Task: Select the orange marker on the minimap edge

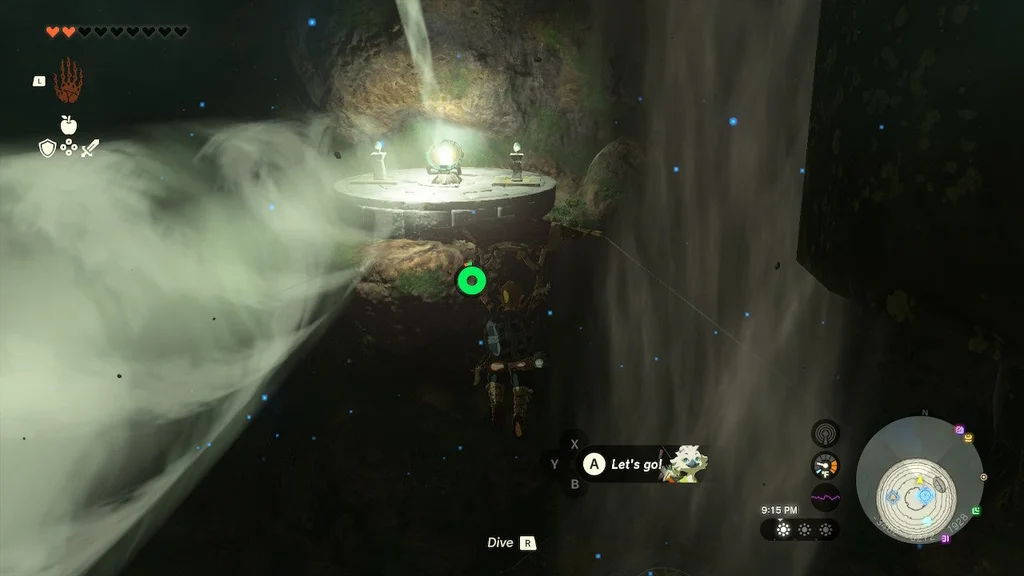Action: 969,437
